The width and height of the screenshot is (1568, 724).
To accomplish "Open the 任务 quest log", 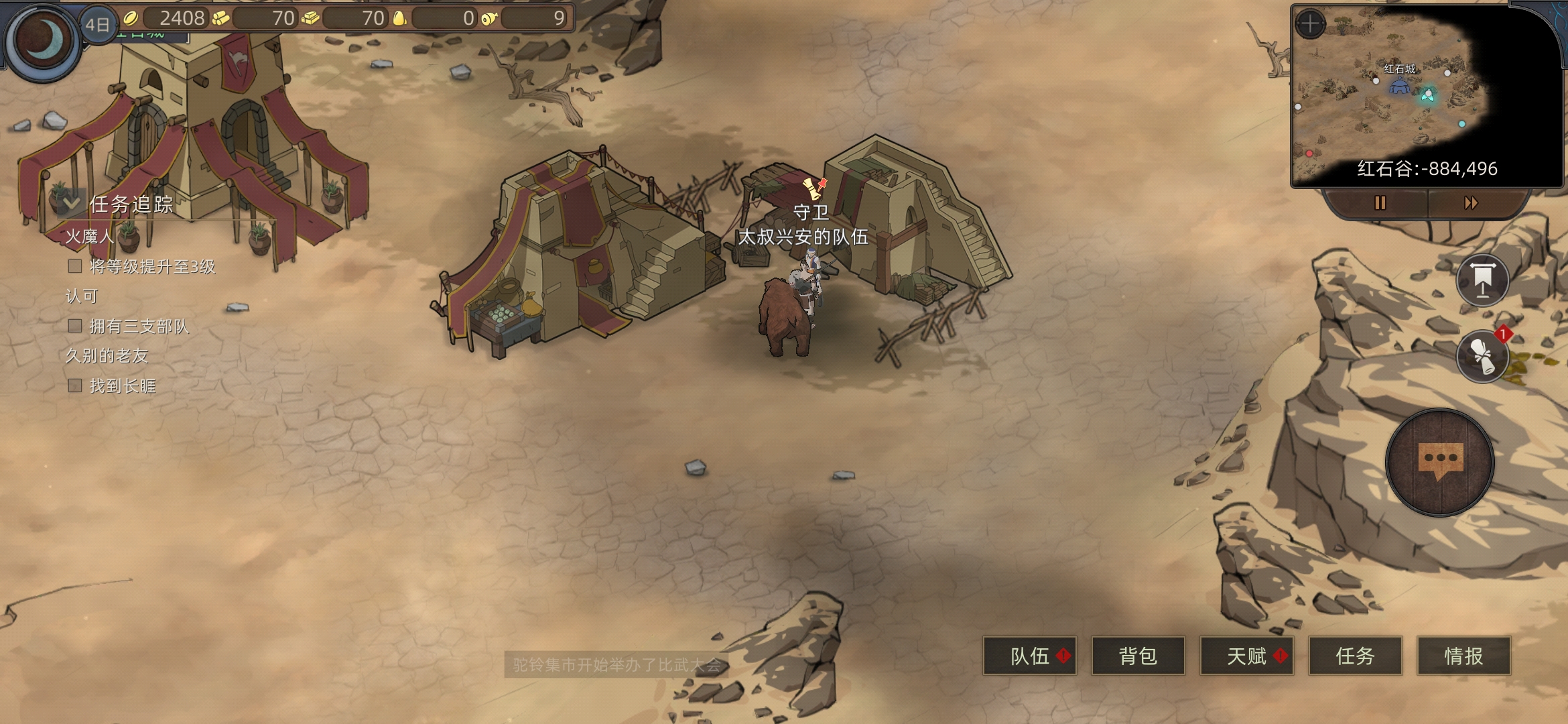I will pyautogui.click(x=1355, y=656).
